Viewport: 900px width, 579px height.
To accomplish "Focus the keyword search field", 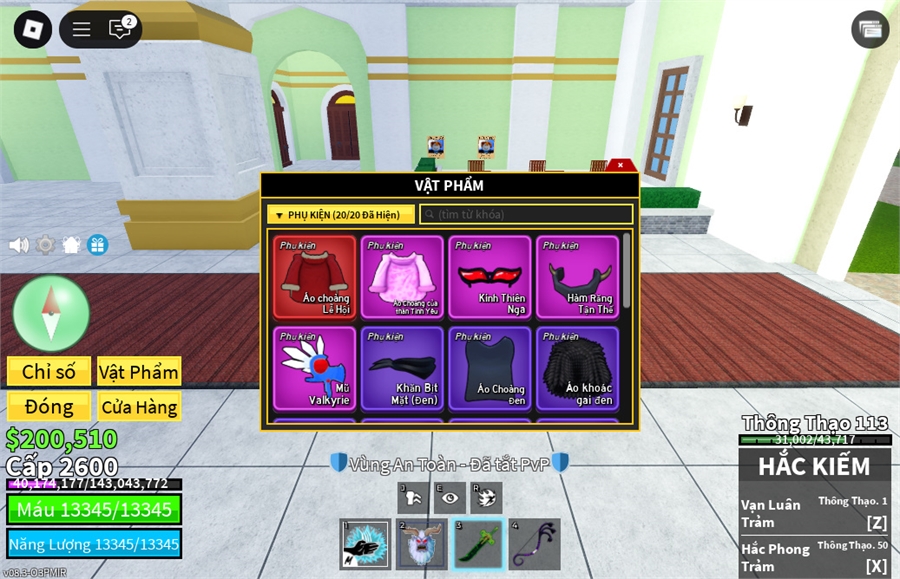I will 526,215.
